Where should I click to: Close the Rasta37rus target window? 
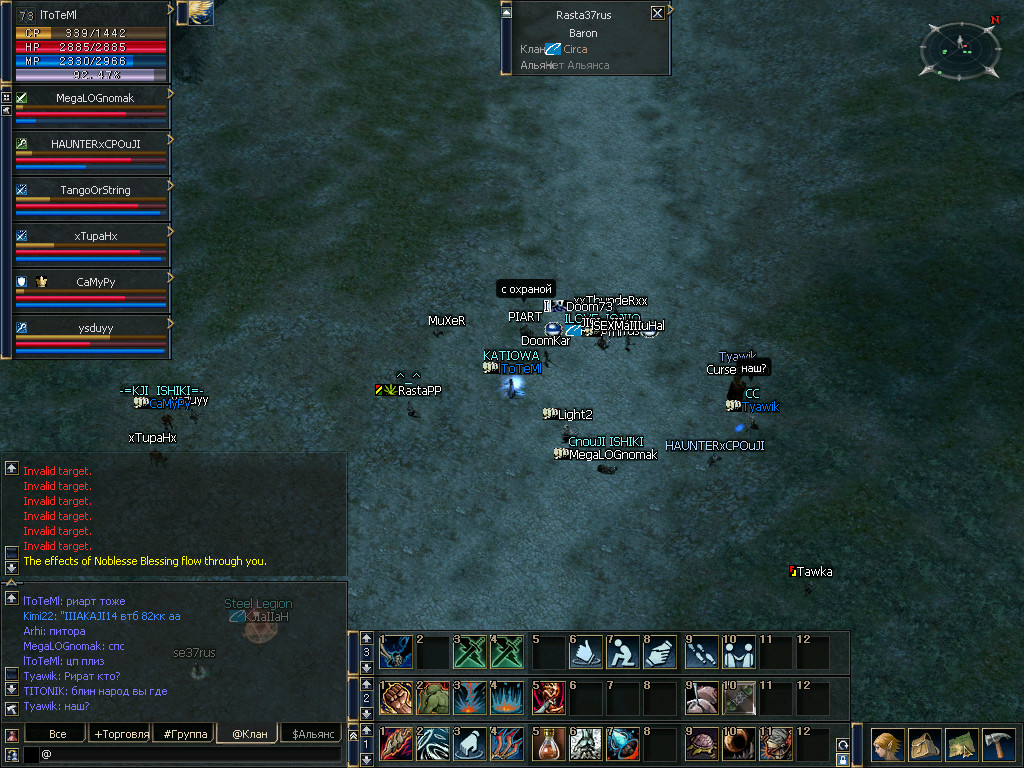click(657, 14)
